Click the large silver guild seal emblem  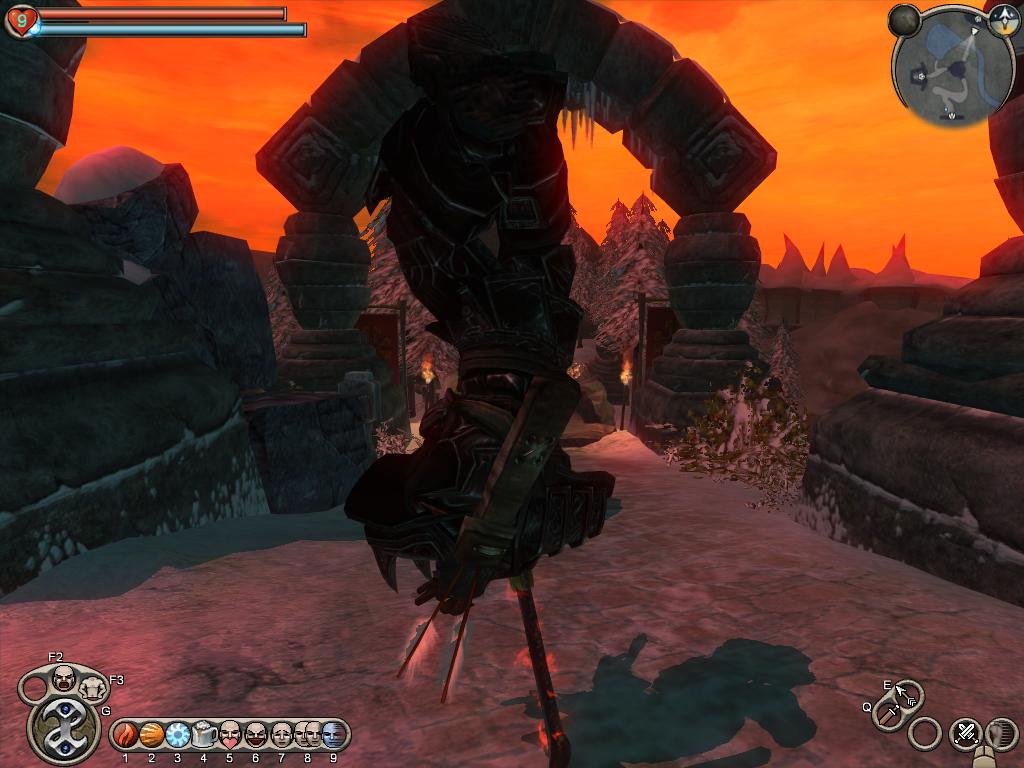[x=62, y=728]
